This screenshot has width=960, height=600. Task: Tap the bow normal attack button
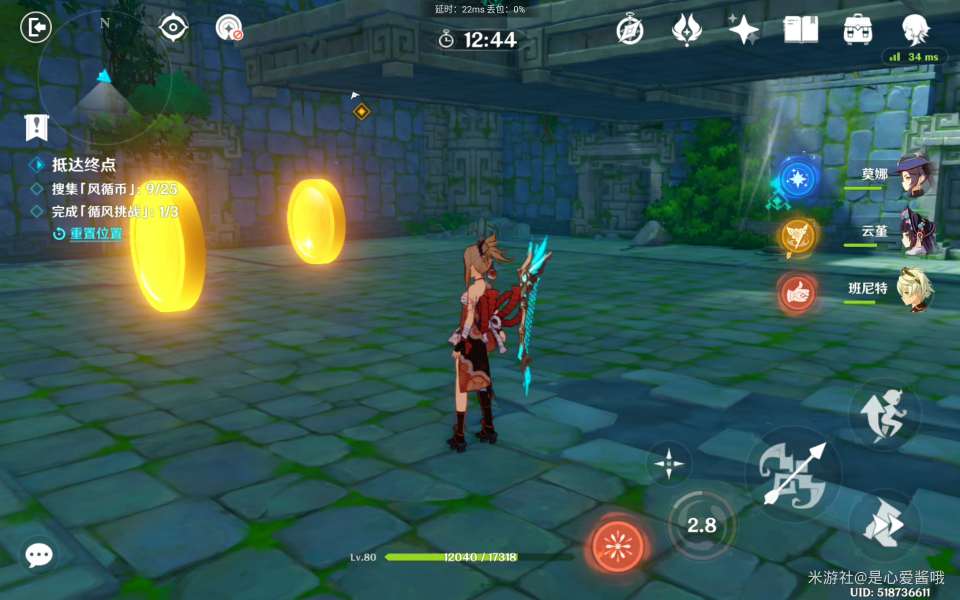[793, 472]
